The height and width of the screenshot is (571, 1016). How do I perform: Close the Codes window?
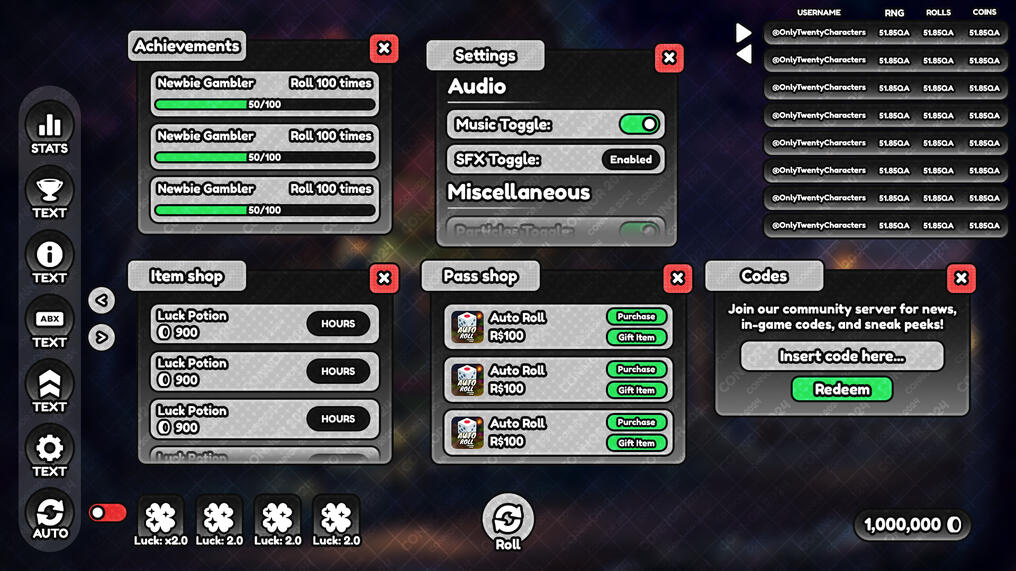coord(961,278)
